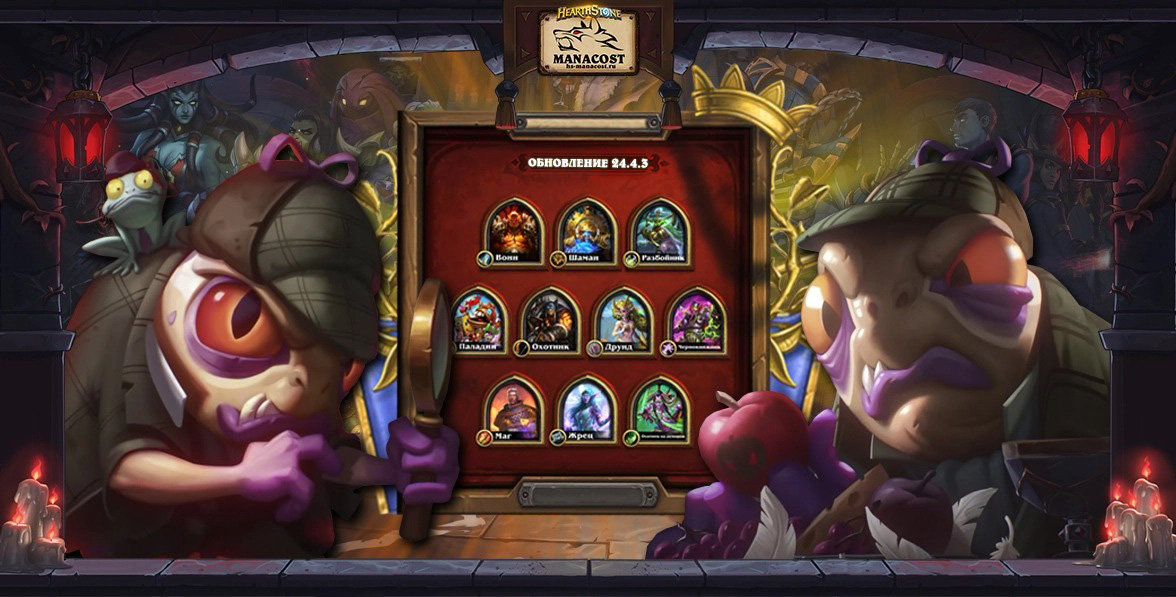Select the Чернокнижник (Warlock) class portrait
The height and width of the screenshot is (597, 1176).
point(696,319)
